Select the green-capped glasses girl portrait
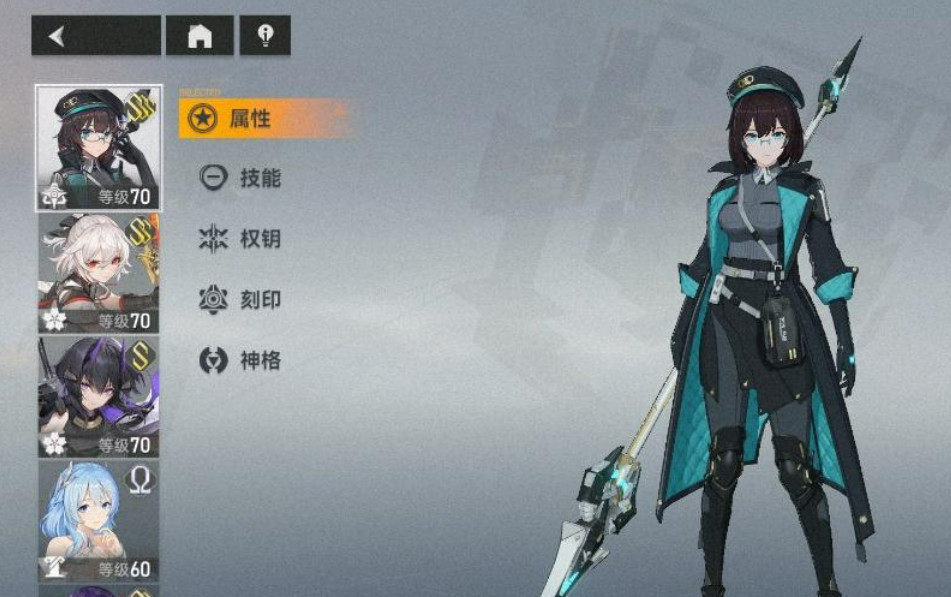This screenshot has height=597, width=951. [x=98, y=148]
